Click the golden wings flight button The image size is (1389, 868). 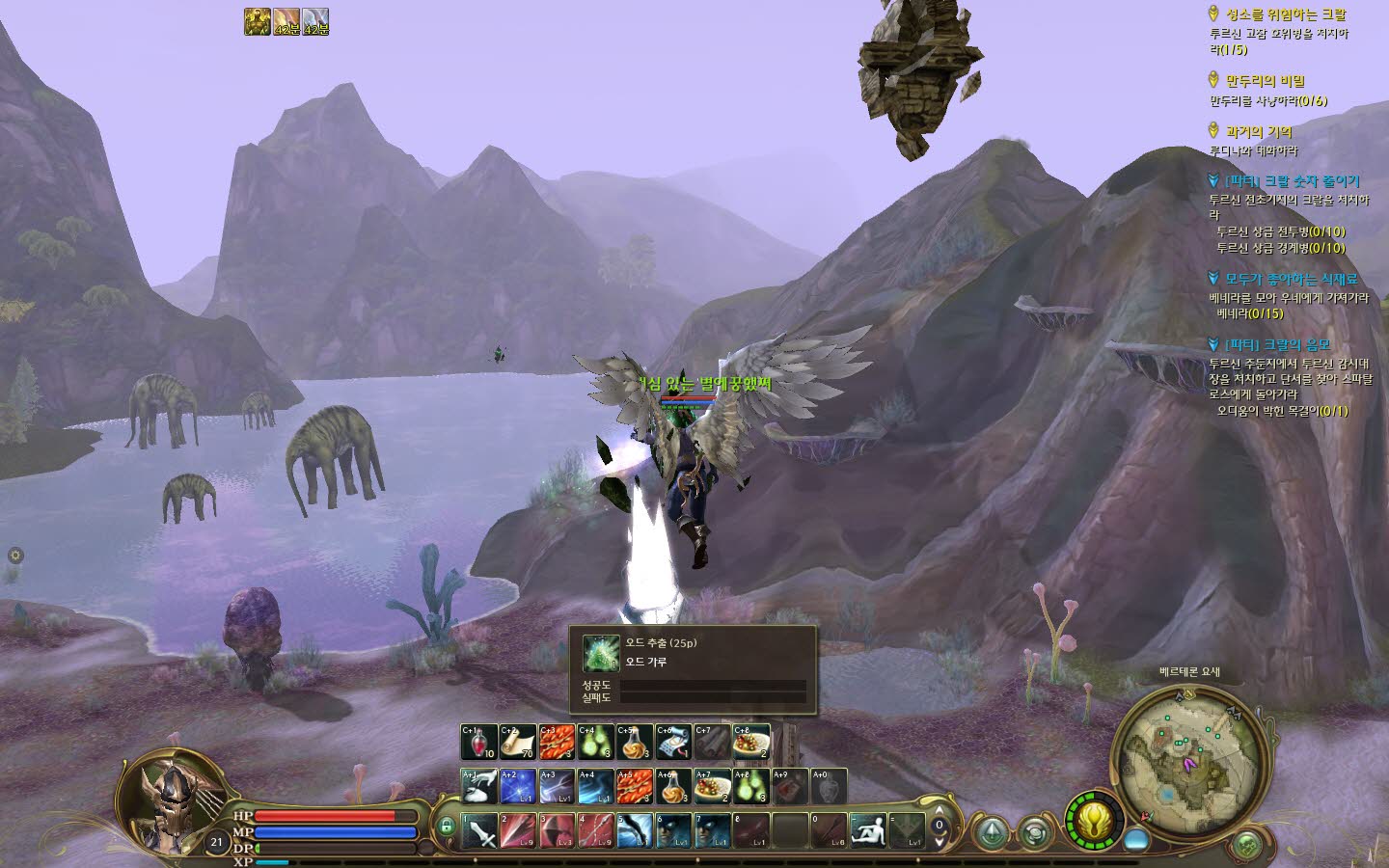click(x=1094, y=823)
